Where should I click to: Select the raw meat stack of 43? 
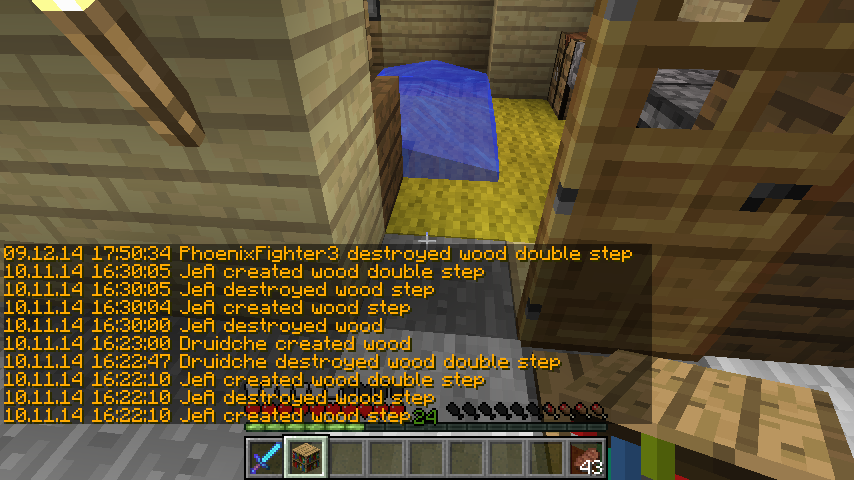tap(587, 458)
